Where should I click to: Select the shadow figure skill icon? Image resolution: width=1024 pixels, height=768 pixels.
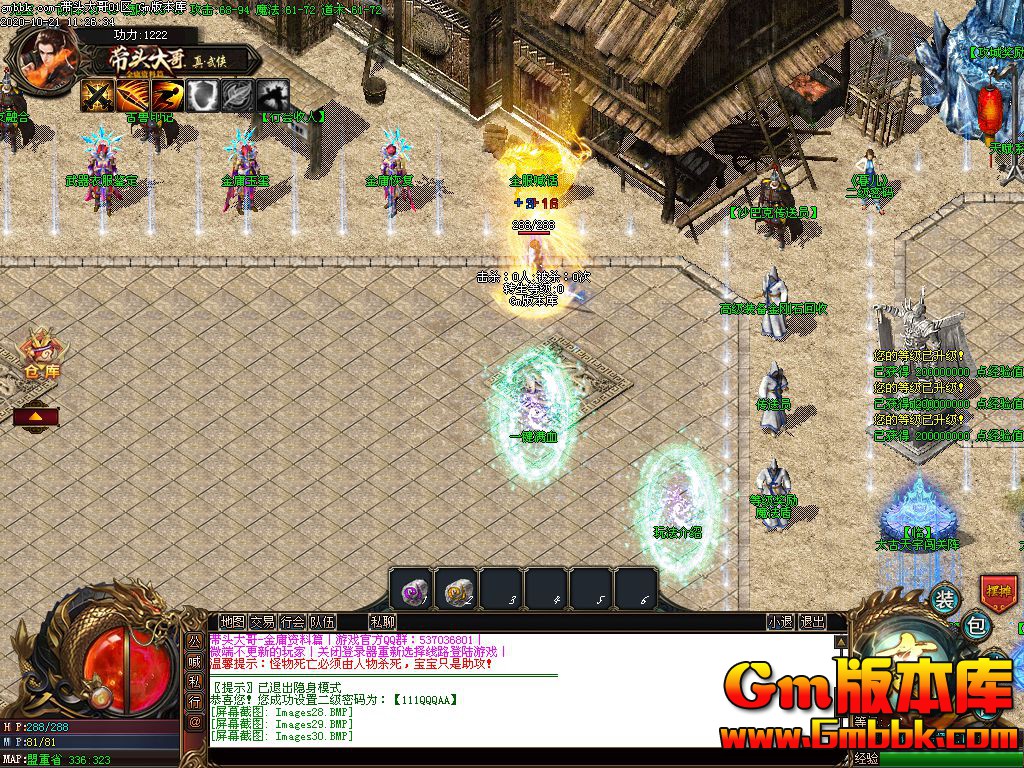(x=272, y=96)
